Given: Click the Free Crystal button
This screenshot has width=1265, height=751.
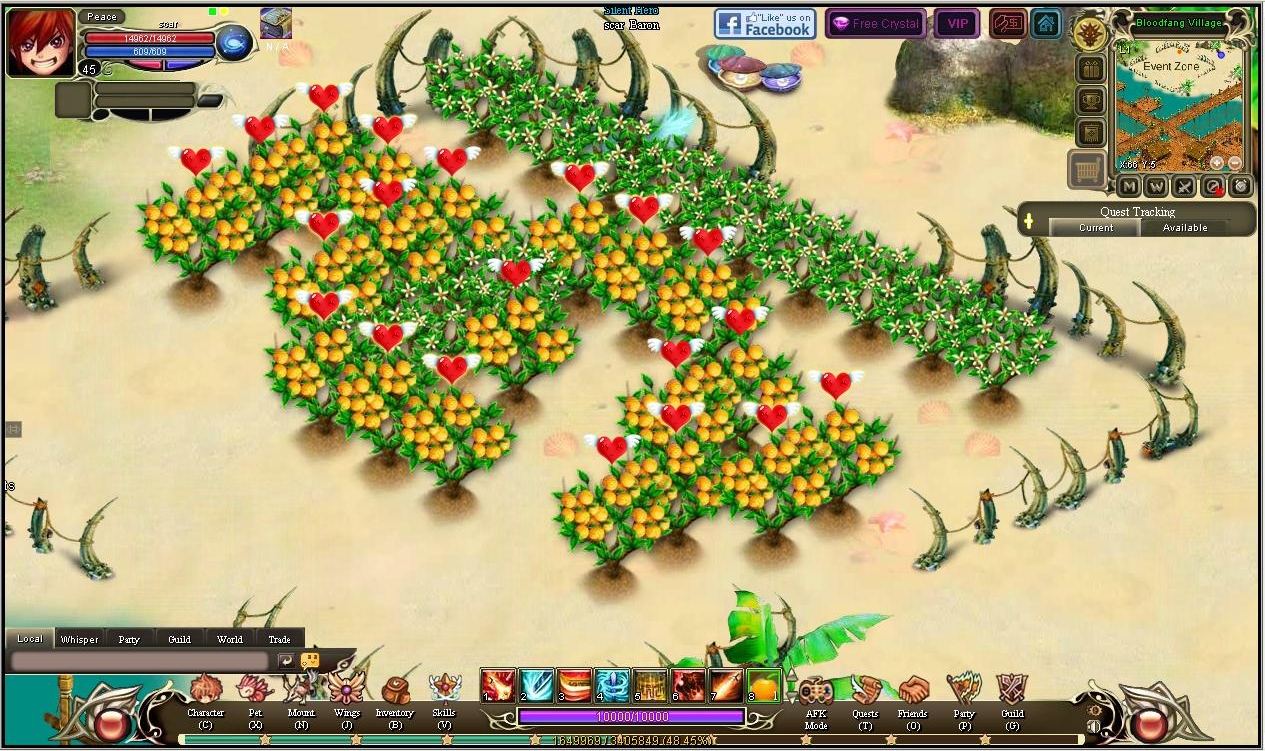Looking at the screenshot, I should 876,24.
